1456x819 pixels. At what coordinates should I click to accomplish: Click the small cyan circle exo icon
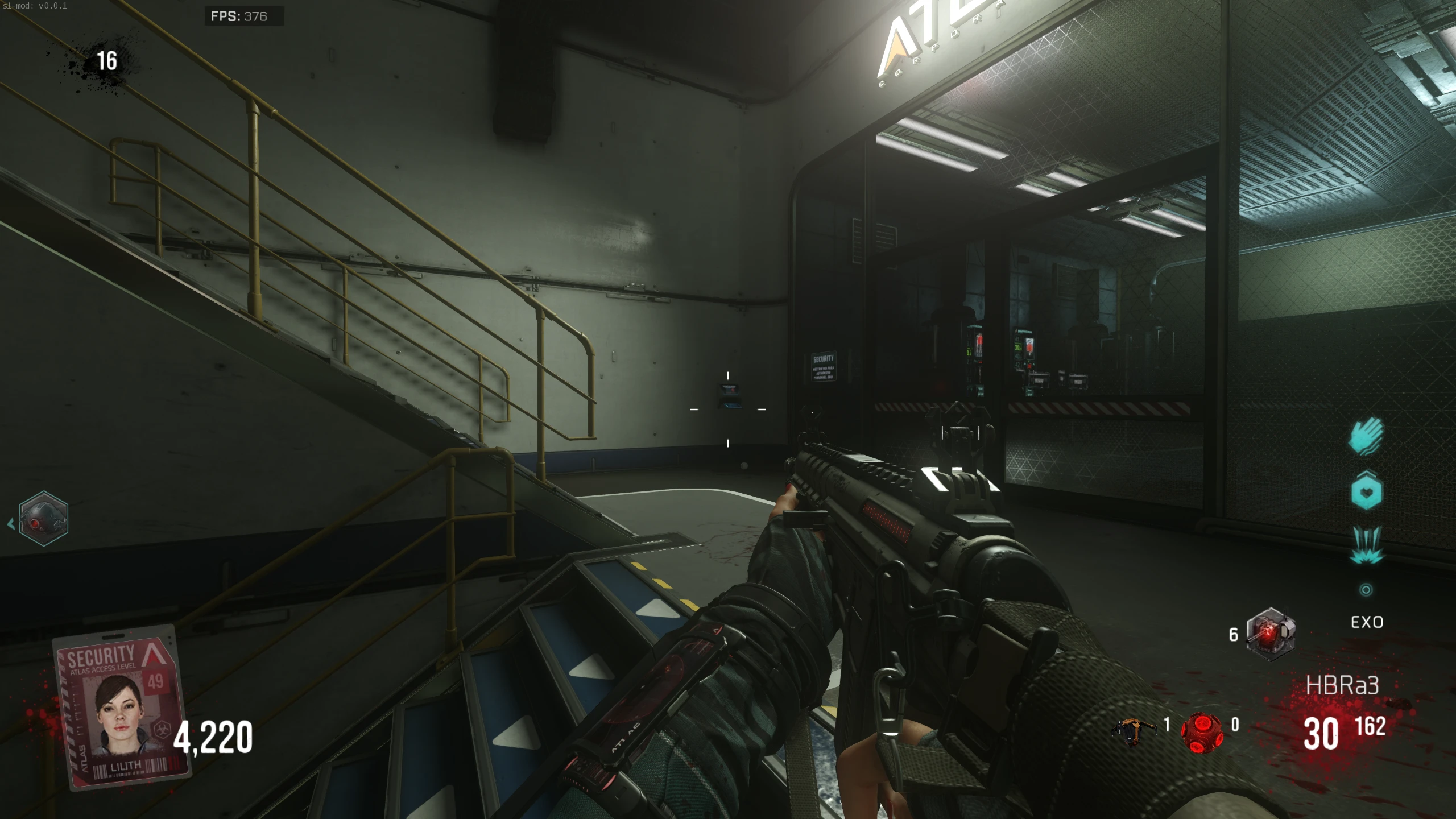click(1366, 590)
